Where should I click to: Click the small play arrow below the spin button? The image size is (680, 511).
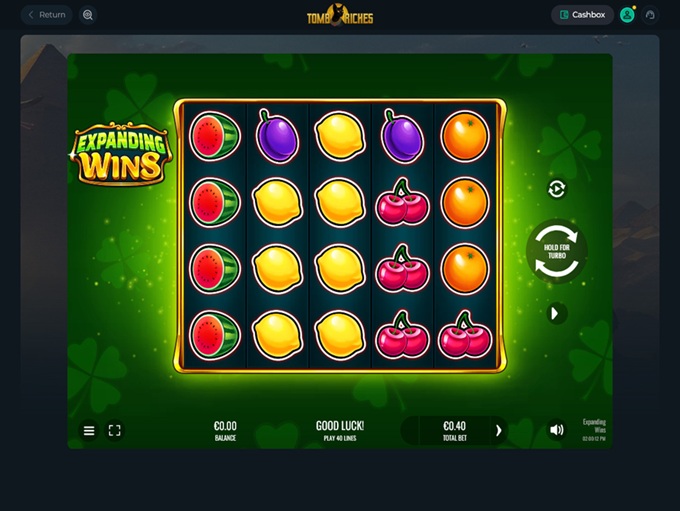click(x=556, y=314)
